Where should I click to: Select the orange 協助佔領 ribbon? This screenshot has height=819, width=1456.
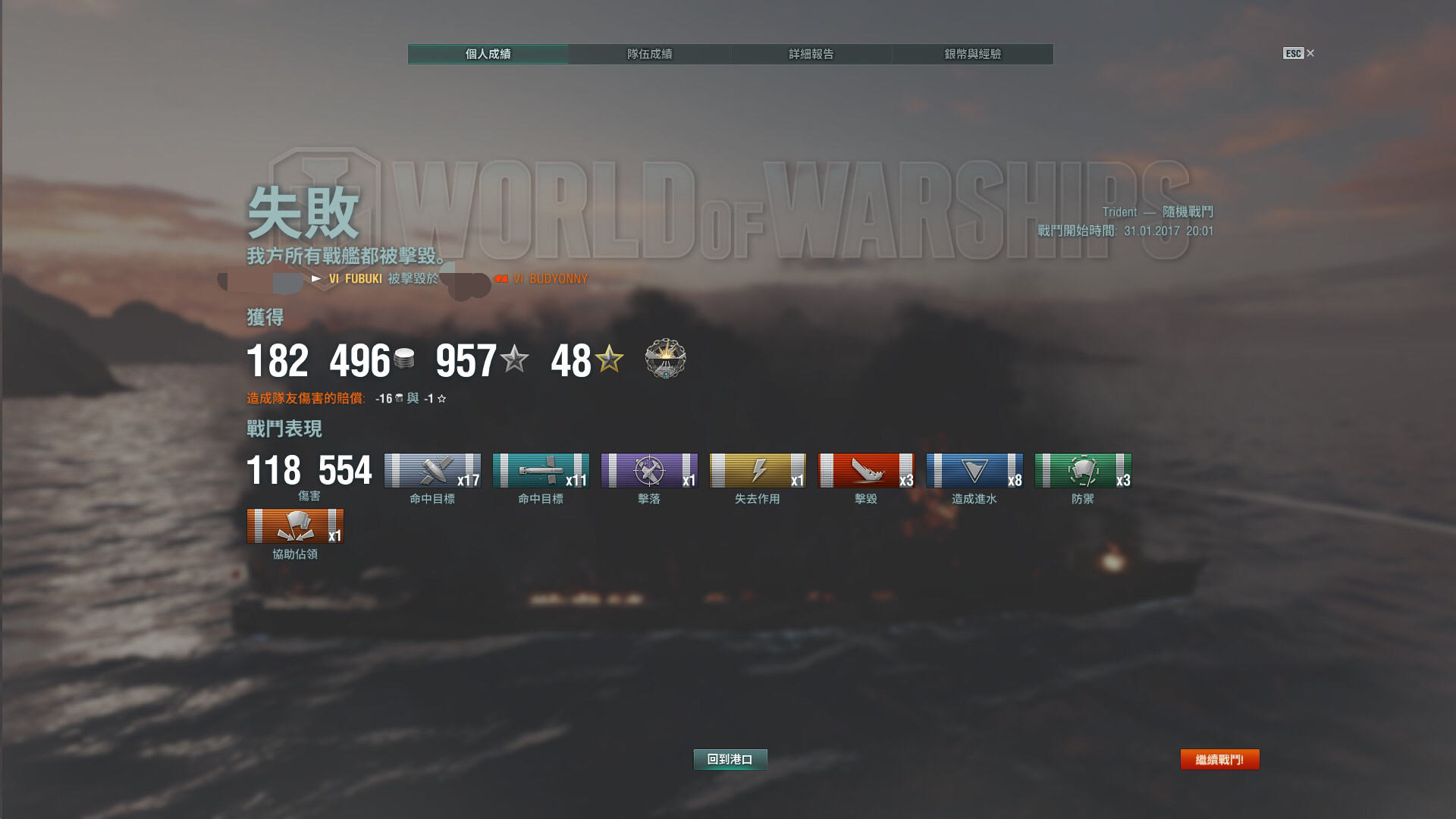click(x=295, y=526)
